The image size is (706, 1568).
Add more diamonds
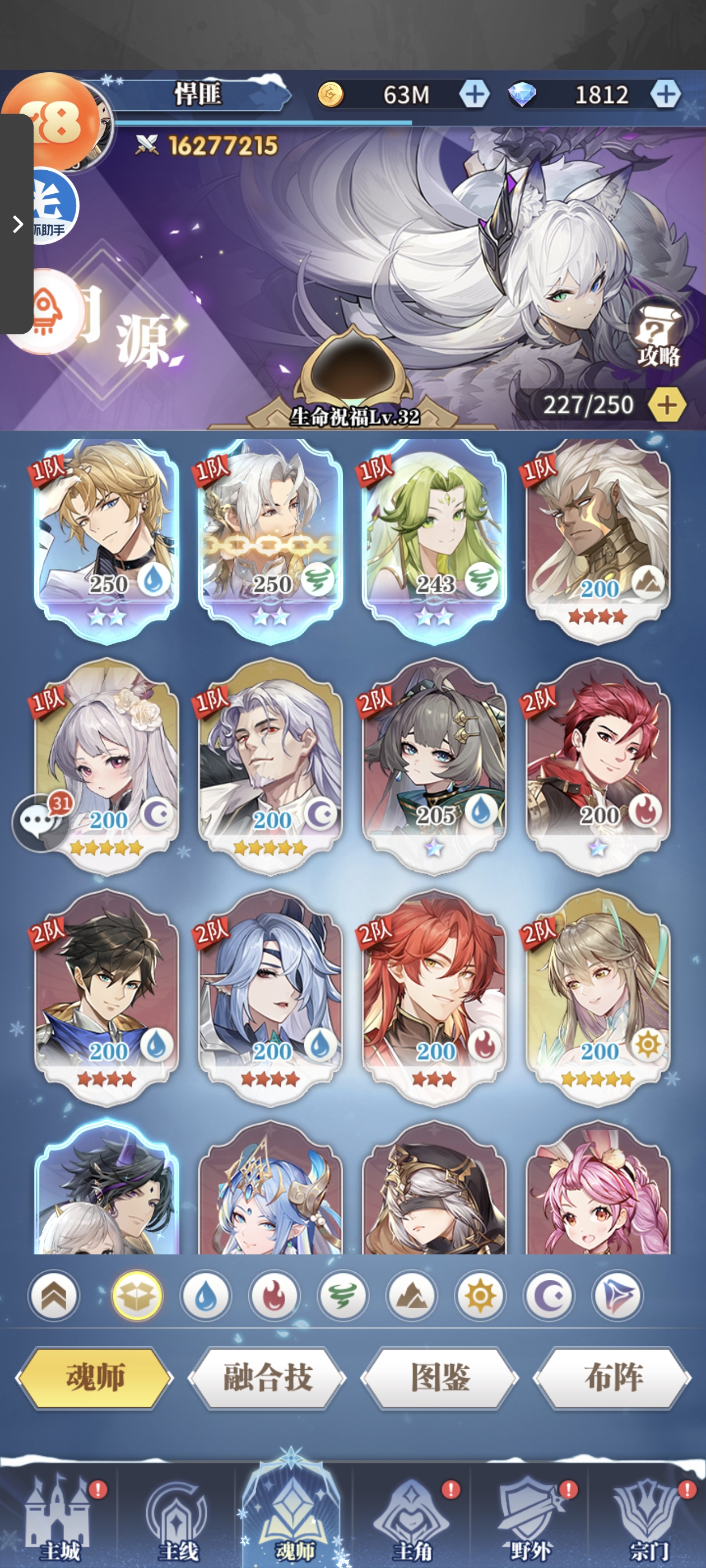click(x=665, y=94)
